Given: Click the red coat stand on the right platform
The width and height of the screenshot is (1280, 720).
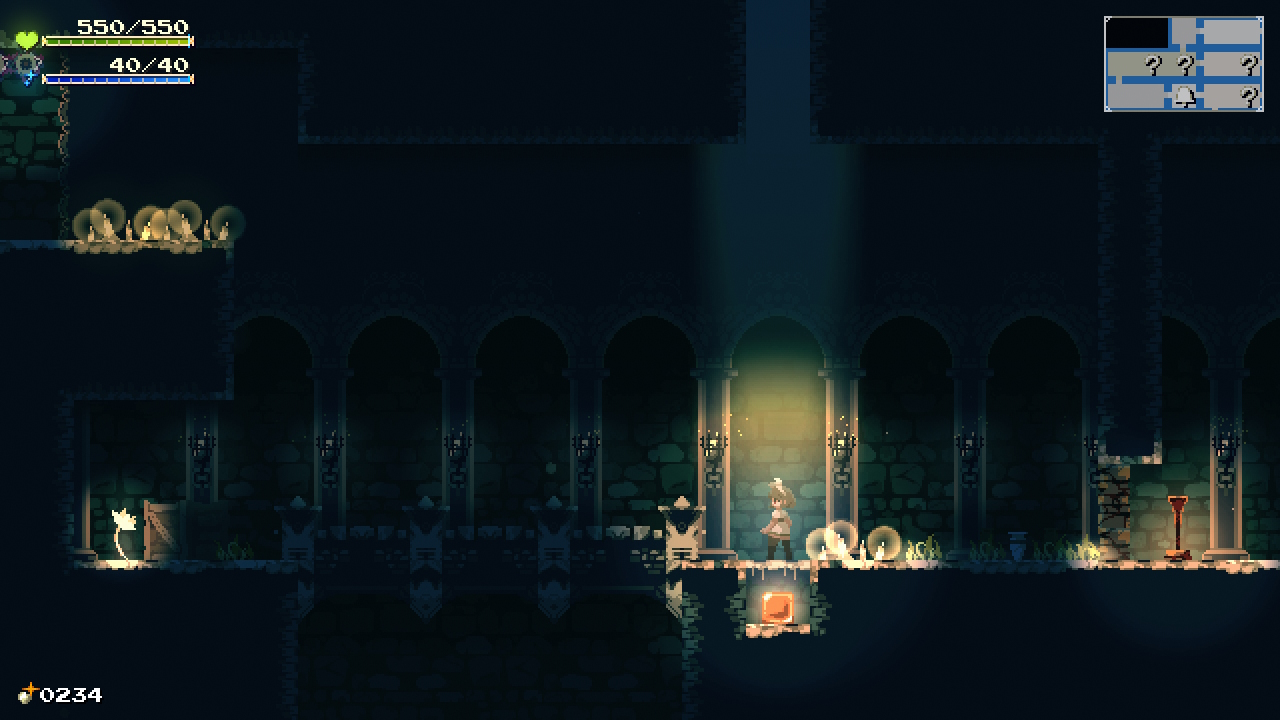Looking at the screenshot, I should 1180,525.
